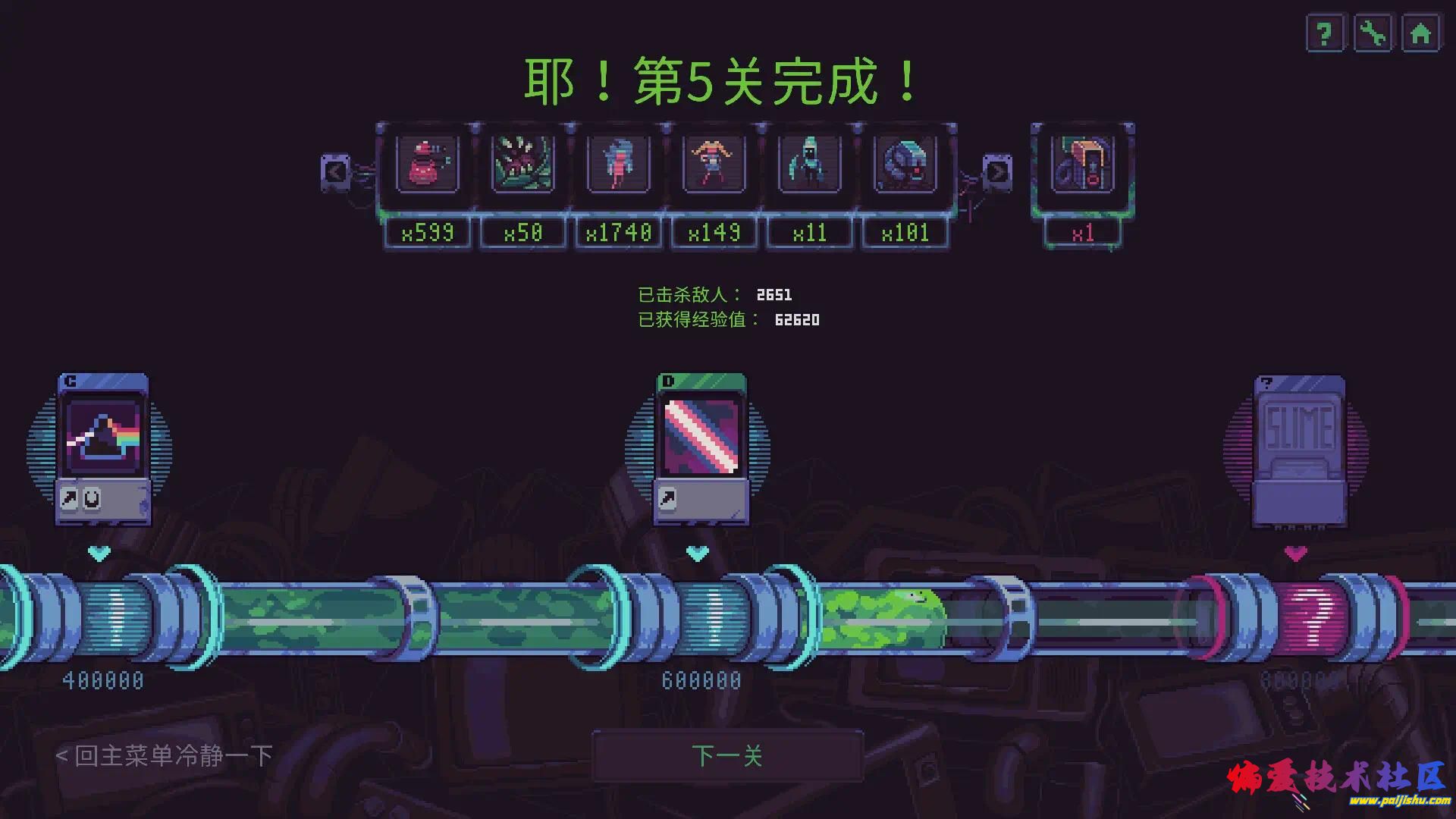Viewport: 1456px width, 819px height.
Task: Show next enemies with right arrow
Action: point(996,172)
